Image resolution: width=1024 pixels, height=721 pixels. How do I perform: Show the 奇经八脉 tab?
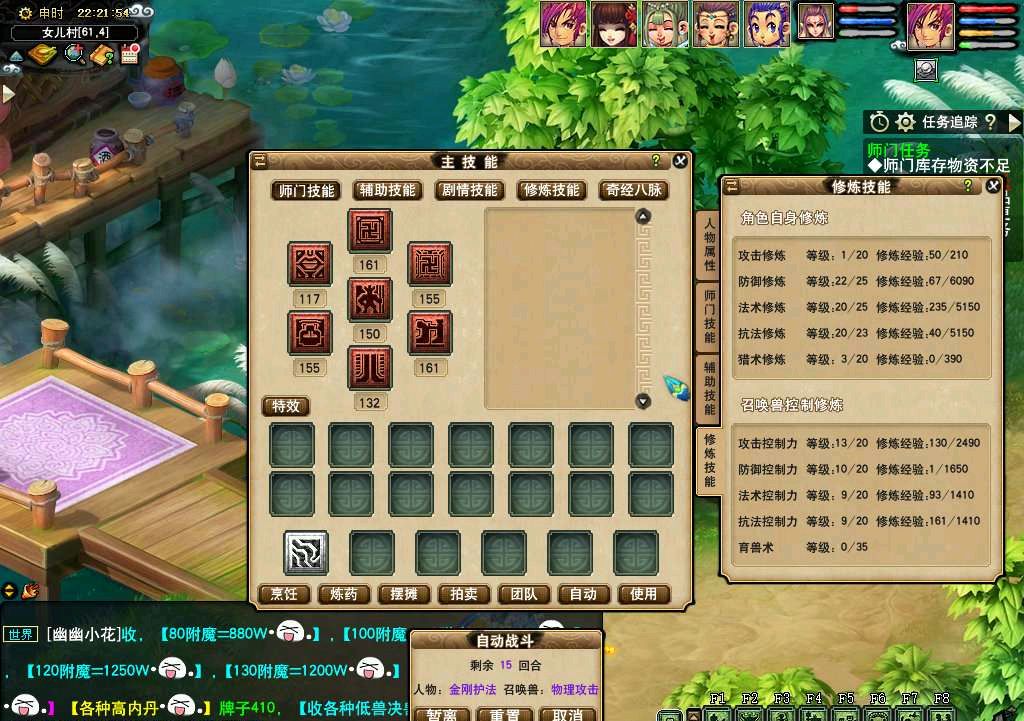tap(634, 190)
